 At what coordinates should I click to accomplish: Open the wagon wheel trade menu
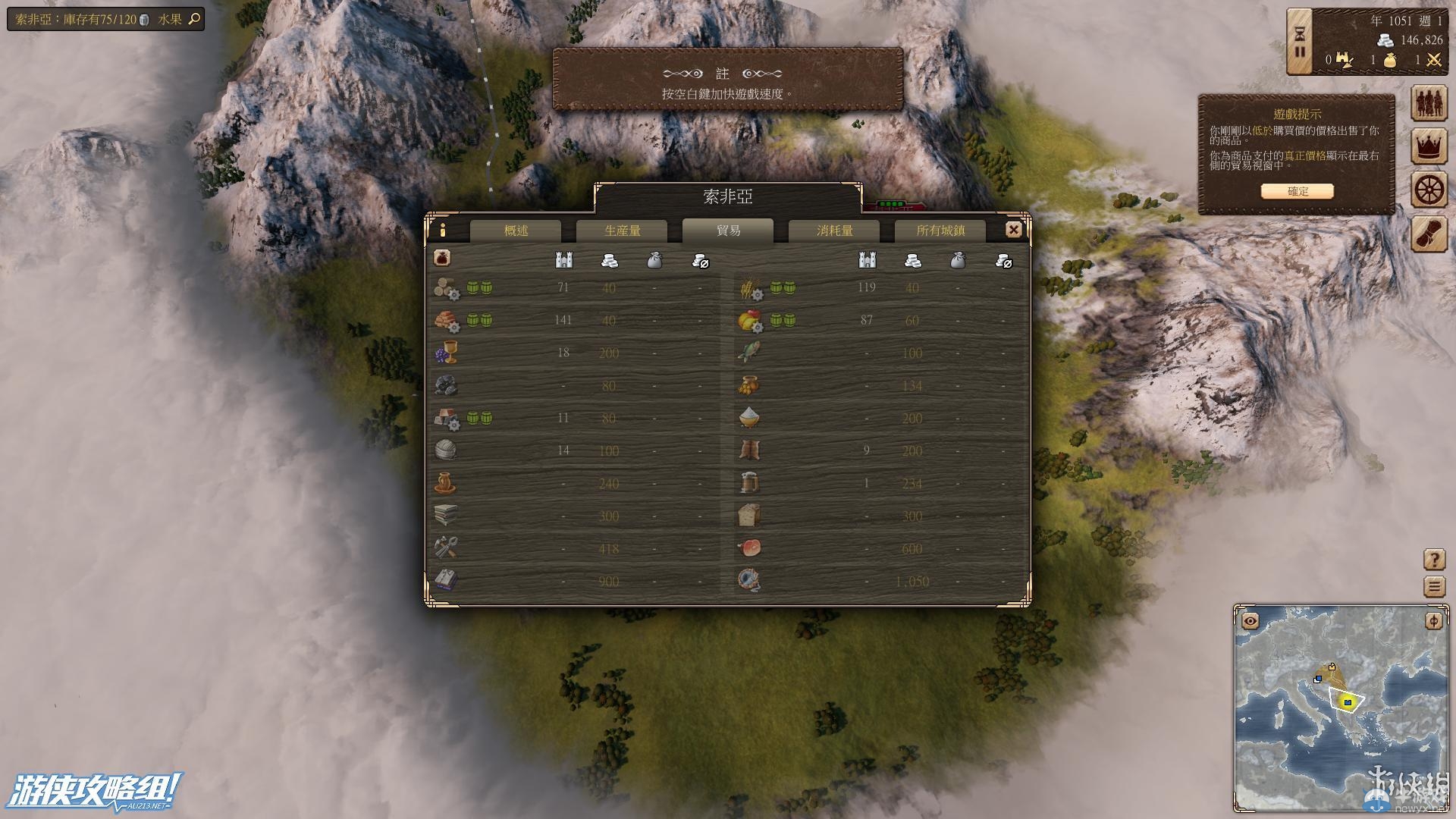click(x=1429, y=190)
